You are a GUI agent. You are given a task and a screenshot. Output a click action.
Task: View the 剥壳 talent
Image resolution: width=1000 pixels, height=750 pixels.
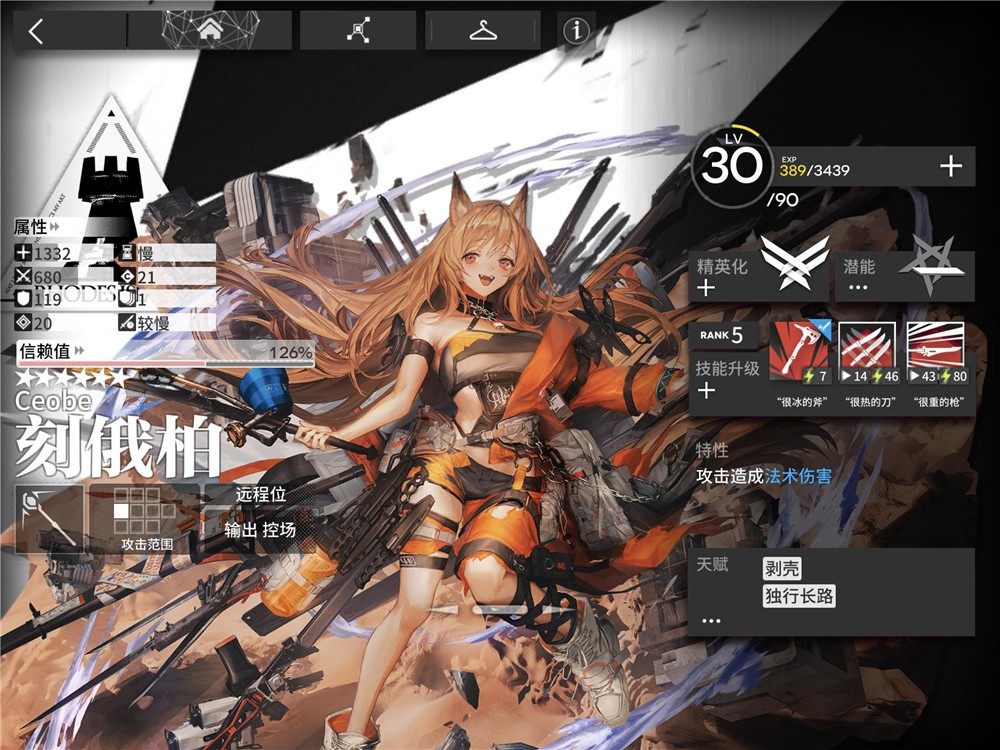[785, 569]
